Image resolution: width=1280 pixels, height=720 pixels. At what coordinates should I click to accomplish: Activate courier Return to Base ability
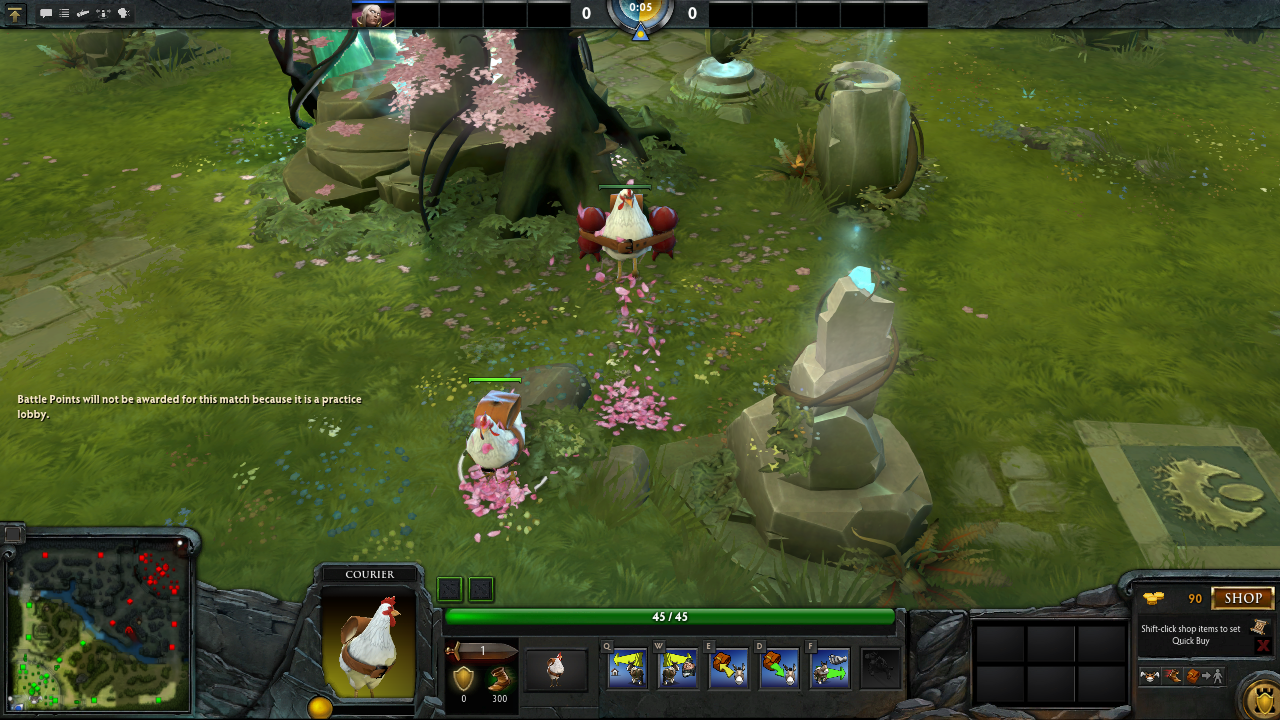[x=627, y=669]
